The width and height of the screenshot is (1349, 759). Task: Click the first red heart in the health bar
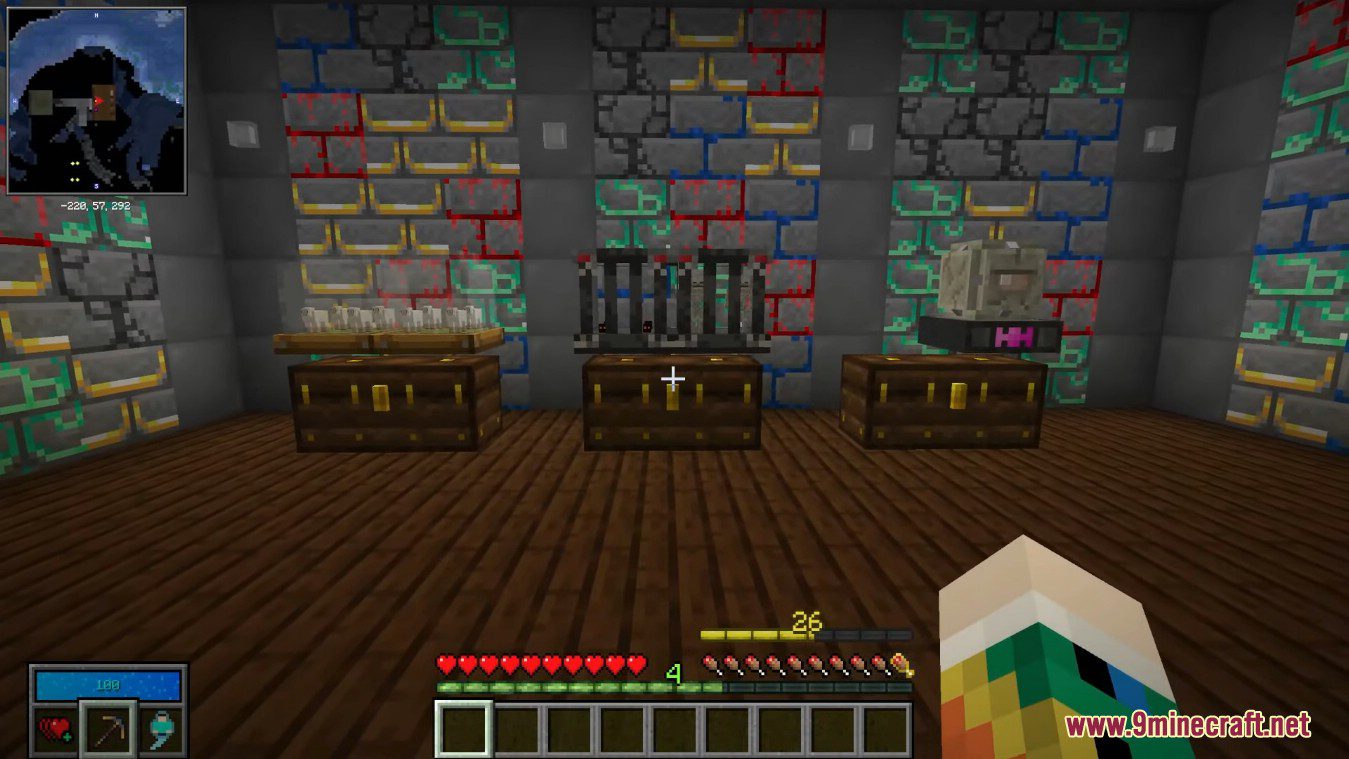444,662
